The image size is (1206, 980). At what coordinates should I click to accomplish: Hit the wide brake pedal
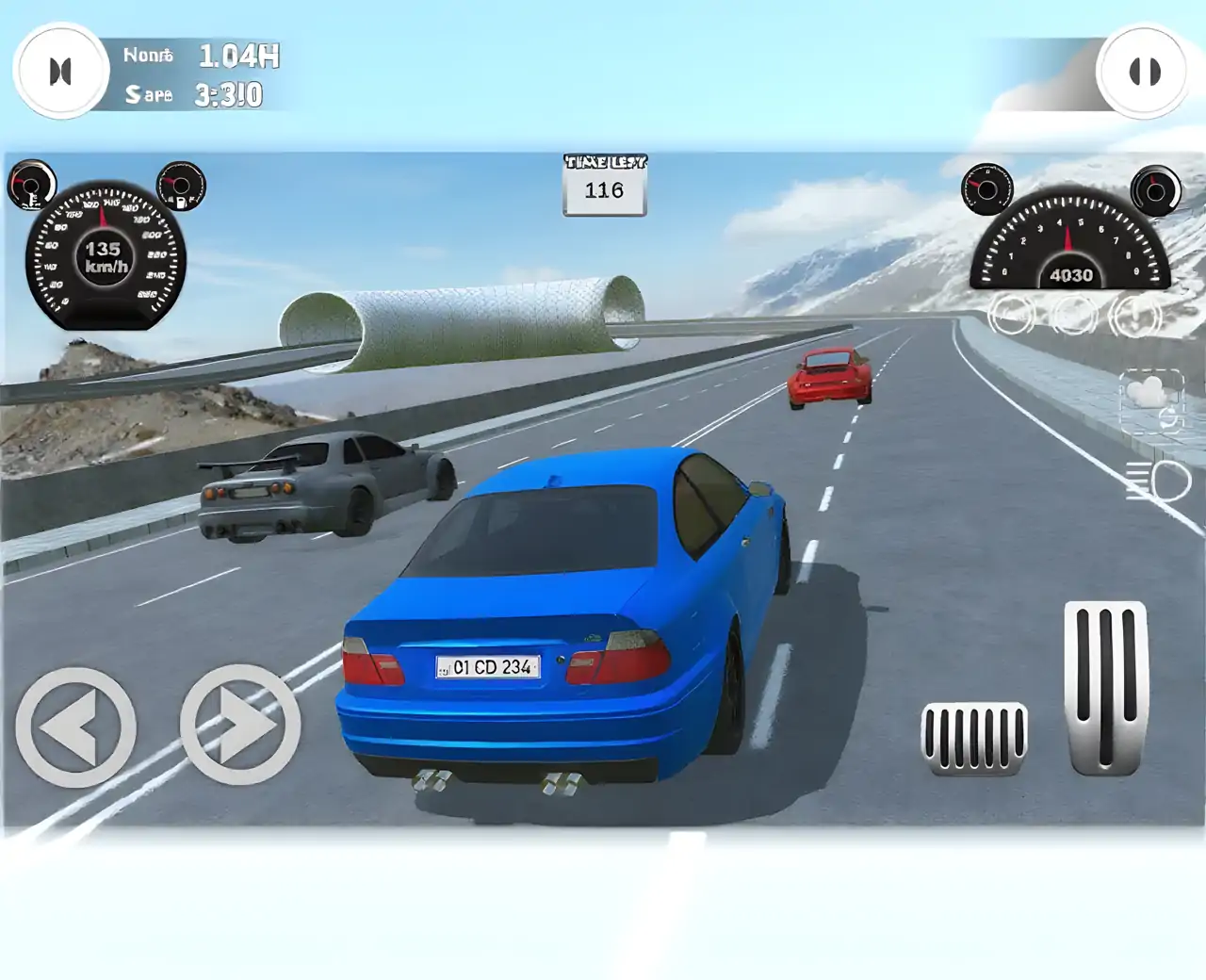974,738
